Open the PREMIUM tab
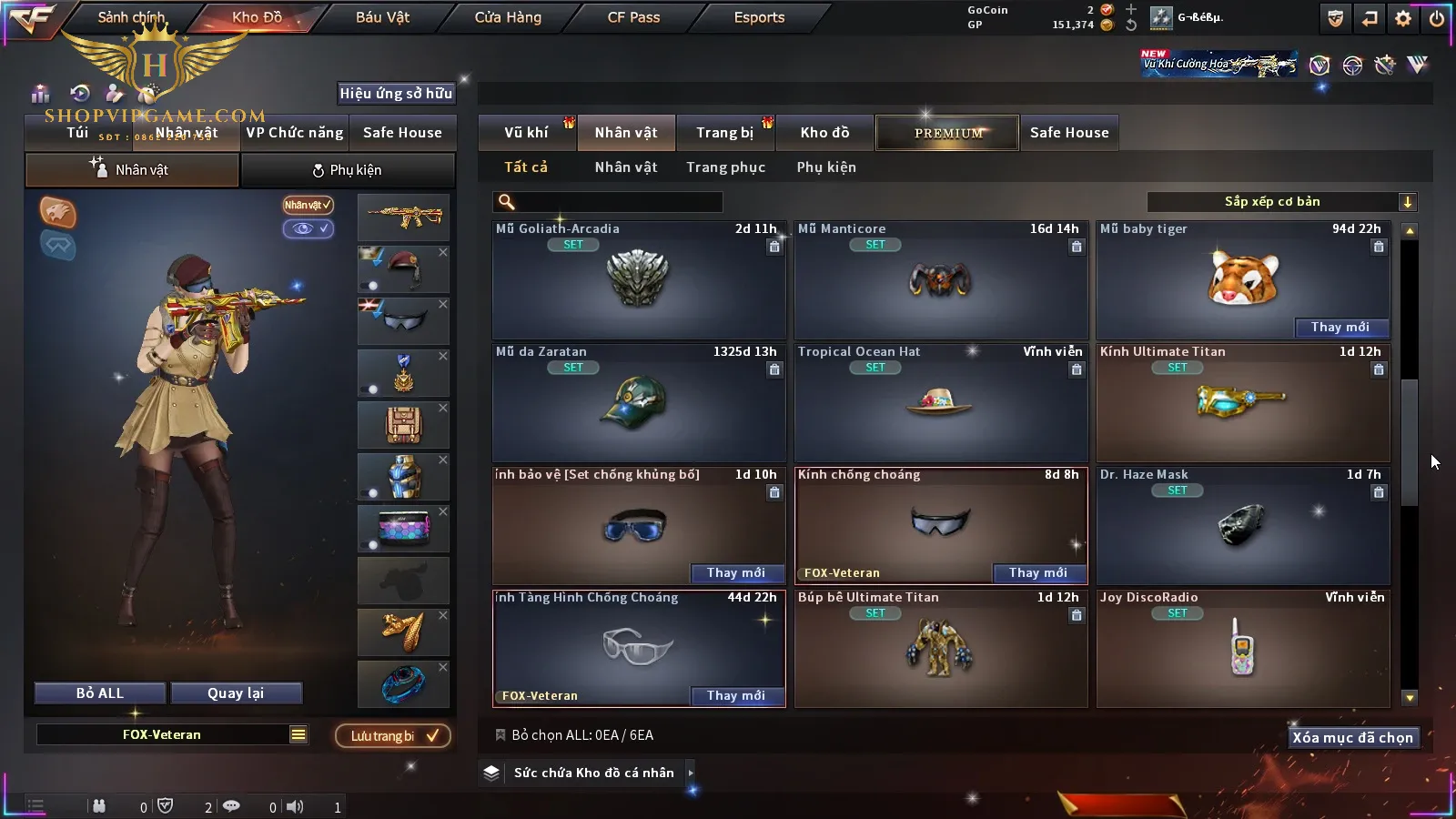 point(948,133)
